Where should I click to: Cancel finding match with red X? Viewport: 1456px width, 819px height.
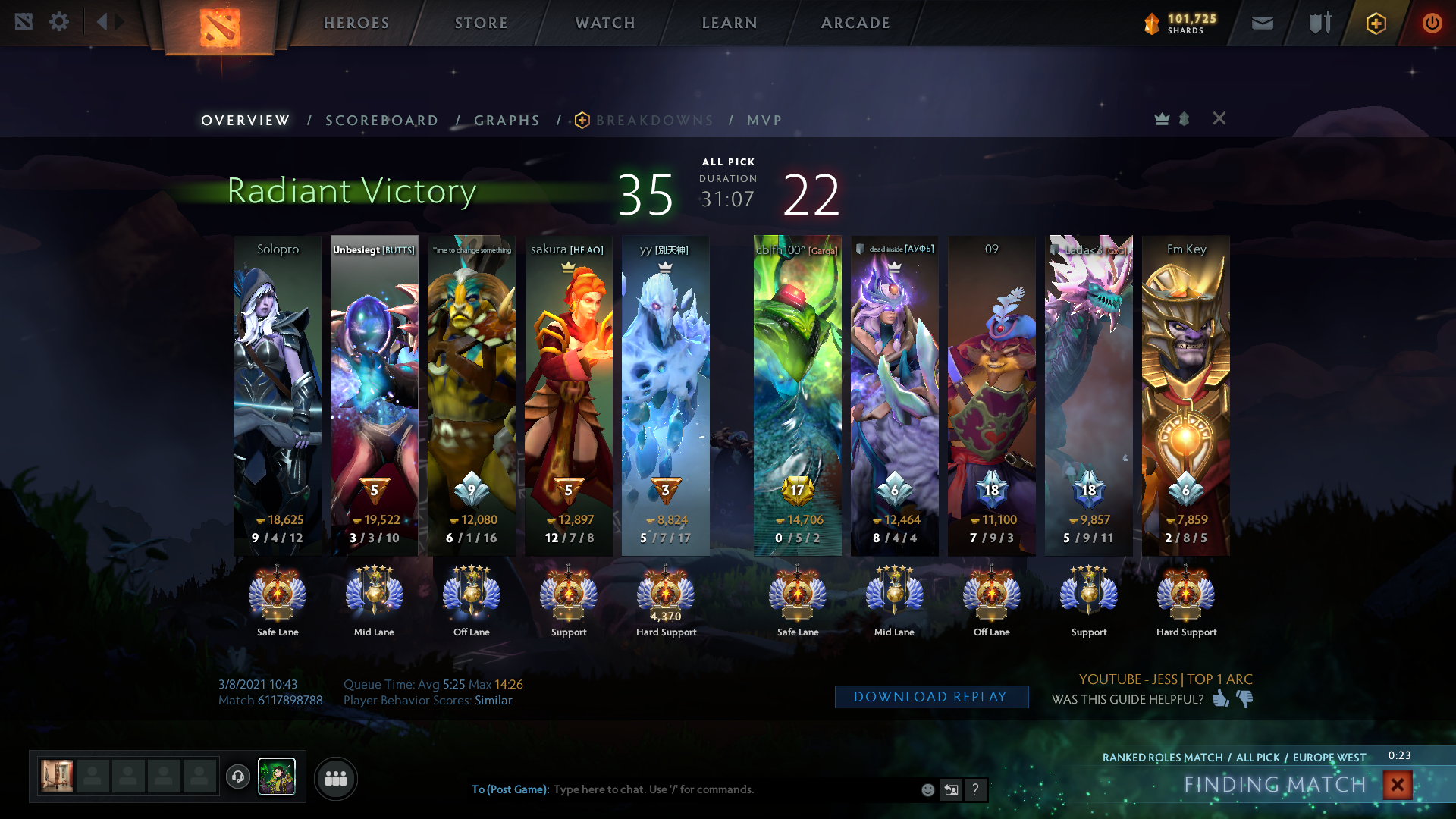coord(1397,784)
